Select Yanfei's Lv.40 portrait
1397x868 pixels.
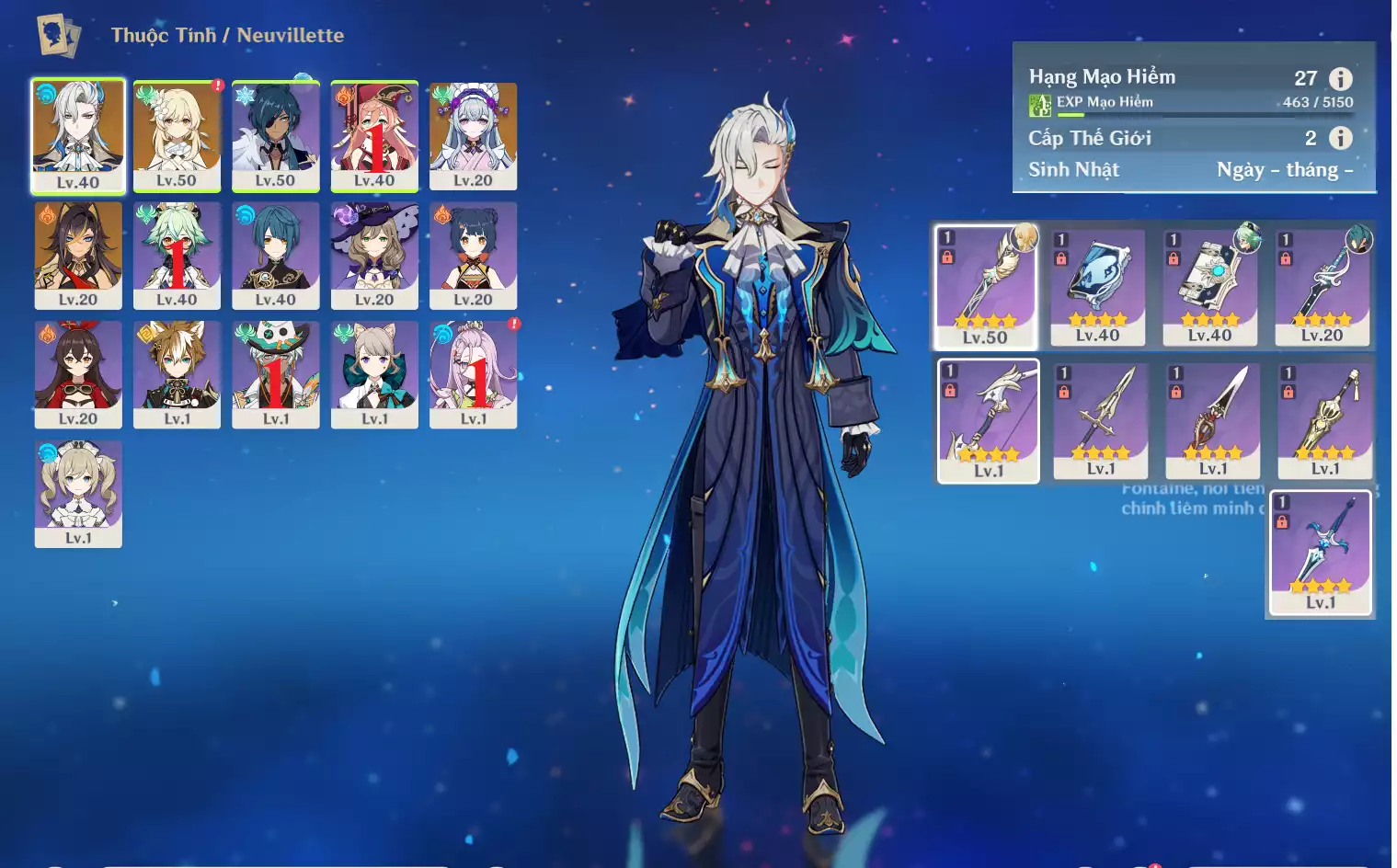pos(374,135)
